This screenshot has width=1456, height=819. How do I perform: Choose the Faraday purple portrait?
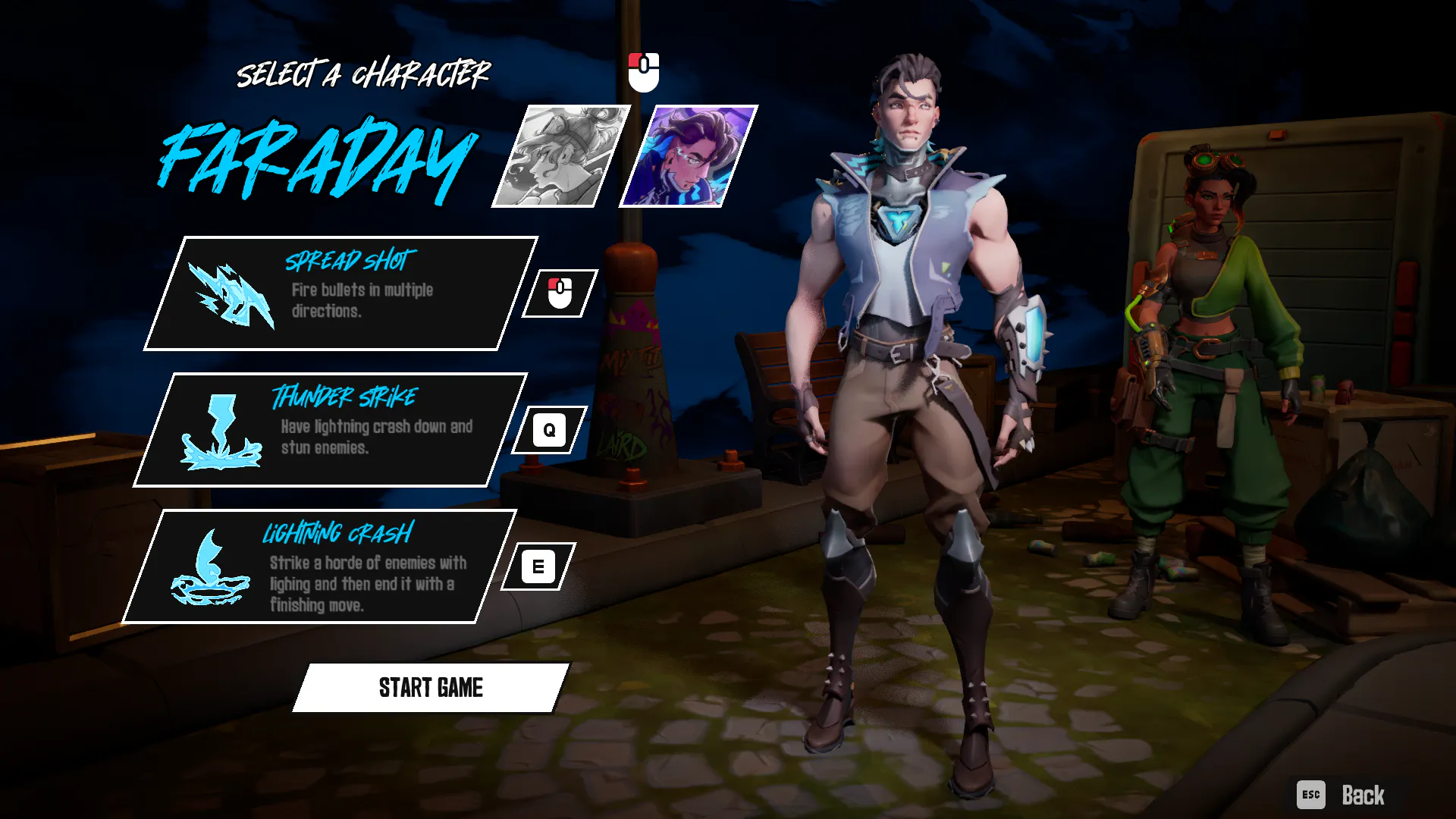689,156
